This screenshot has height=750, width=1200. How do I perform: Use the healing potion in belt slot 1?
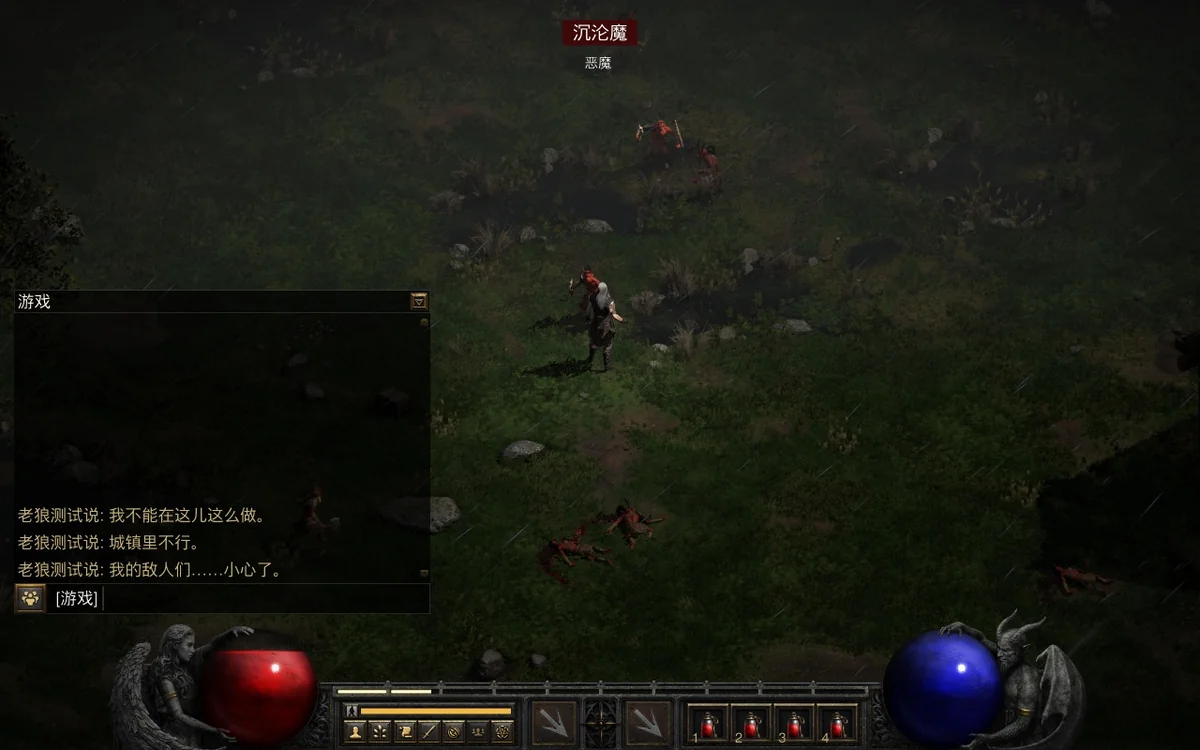click(709, 723)
